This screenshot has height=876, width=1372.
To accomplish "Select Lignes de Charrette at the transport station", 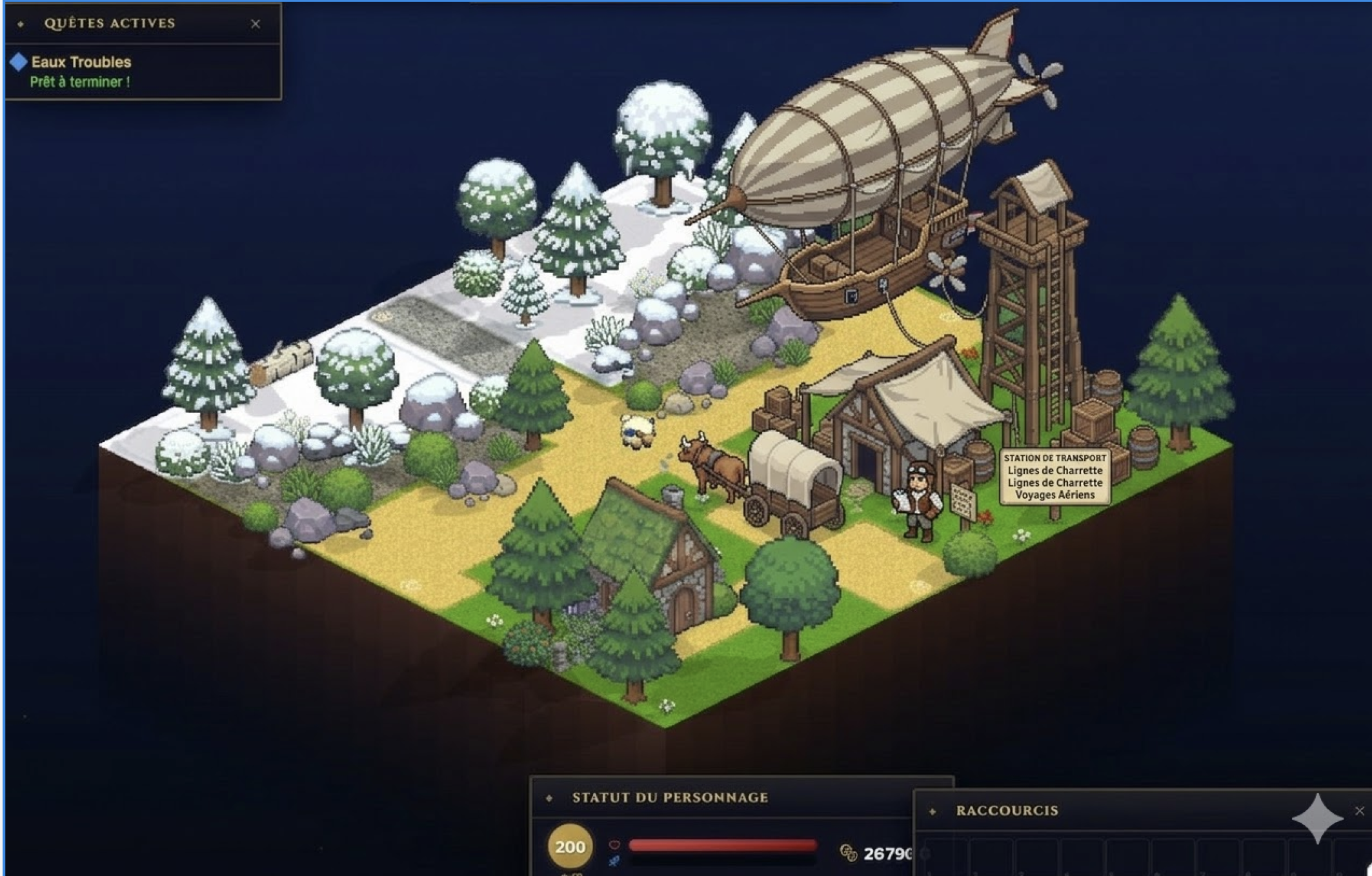I will tap(1054, 471).
